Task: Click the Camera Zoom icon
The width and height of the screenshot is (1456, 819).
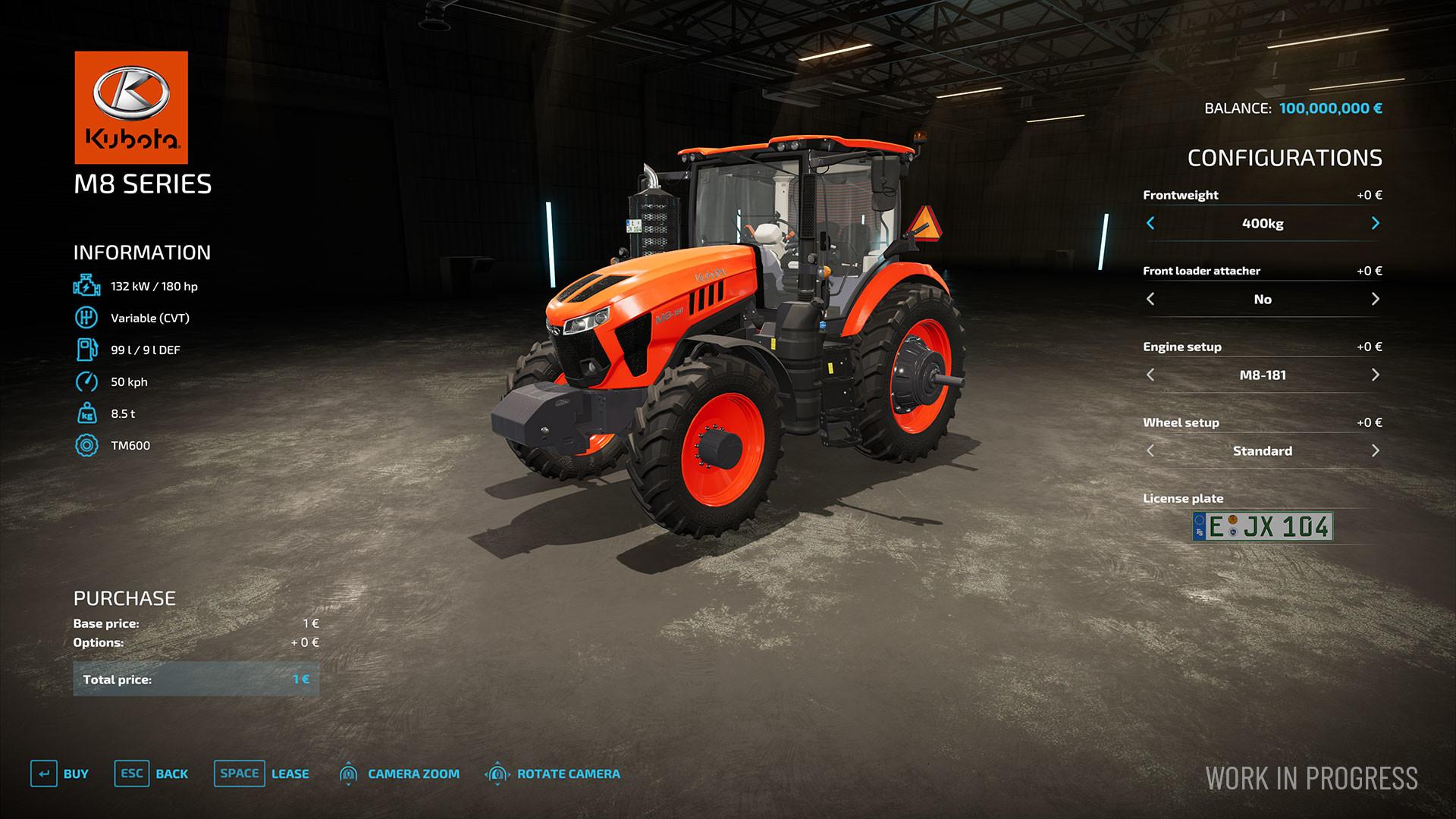Action: (x=349, y=774)
